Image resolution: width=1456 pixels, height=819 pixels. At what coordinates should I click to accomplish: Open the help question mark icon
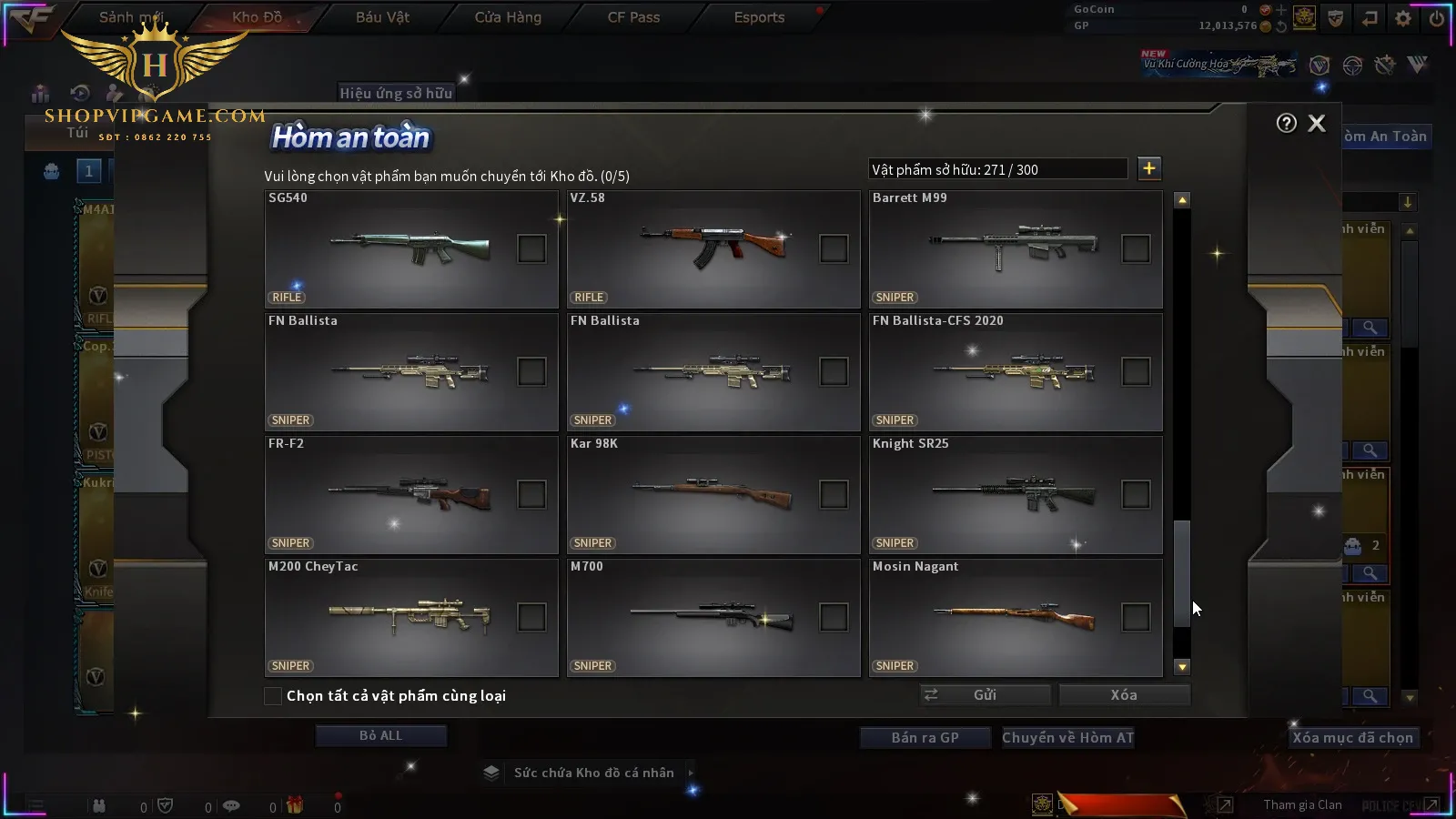(x=1286, y=124)
